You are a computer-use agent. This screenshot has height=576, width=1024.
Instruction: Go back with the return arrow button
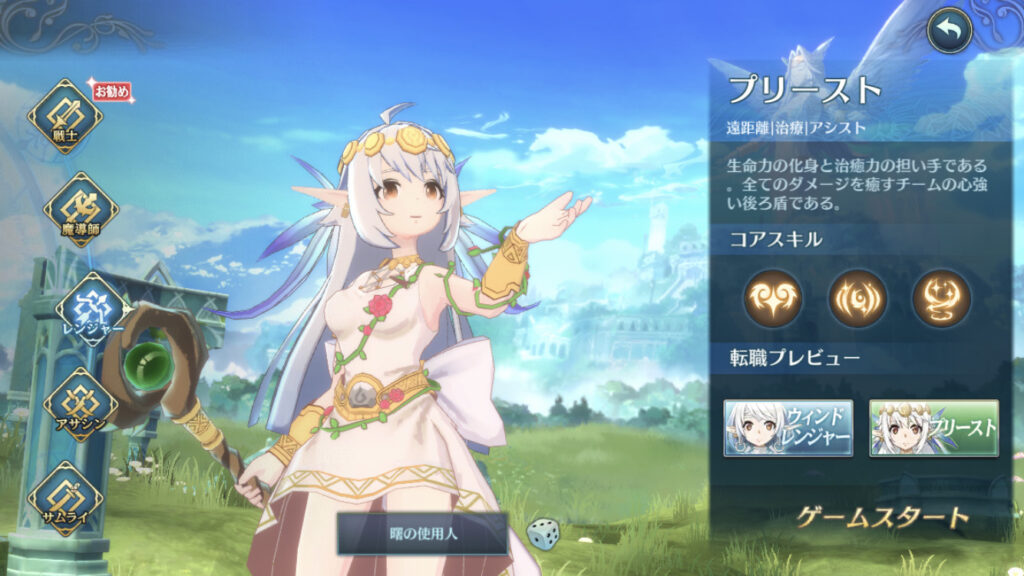949,32
